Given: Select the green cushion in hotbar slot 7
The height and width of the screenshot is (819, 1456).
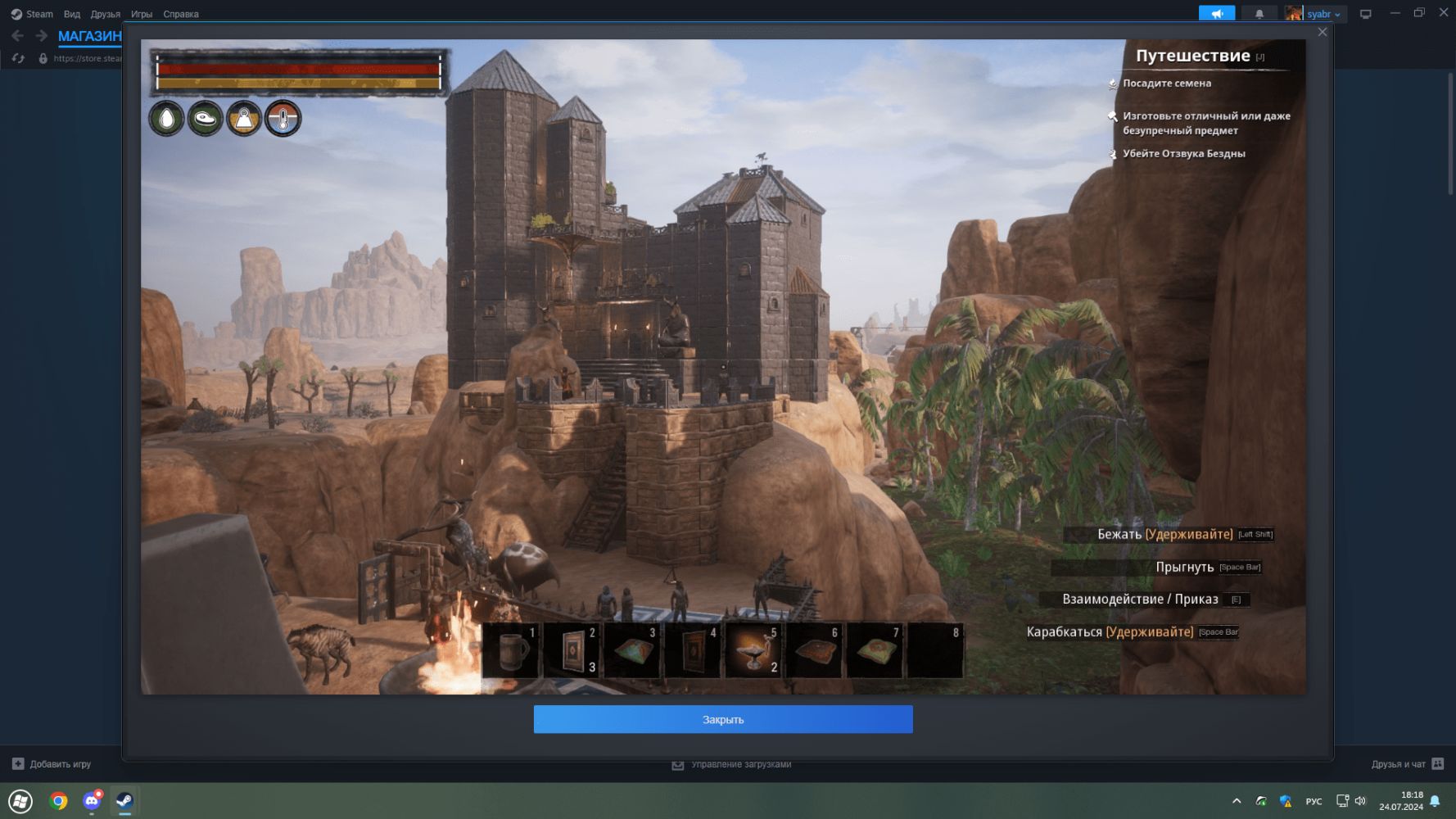Looking at the screenshot, I should pyautogui.click(x=875, y=650).
